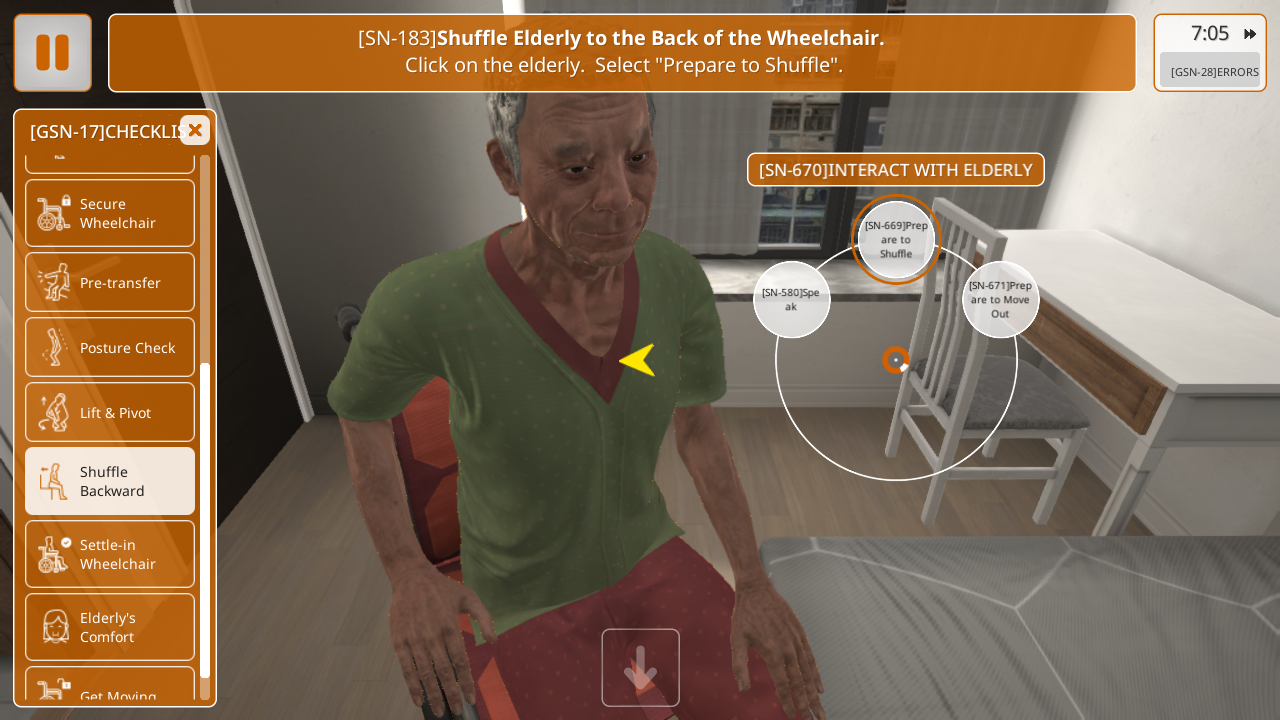Pause the simulation with the pause button

[53, 53]
